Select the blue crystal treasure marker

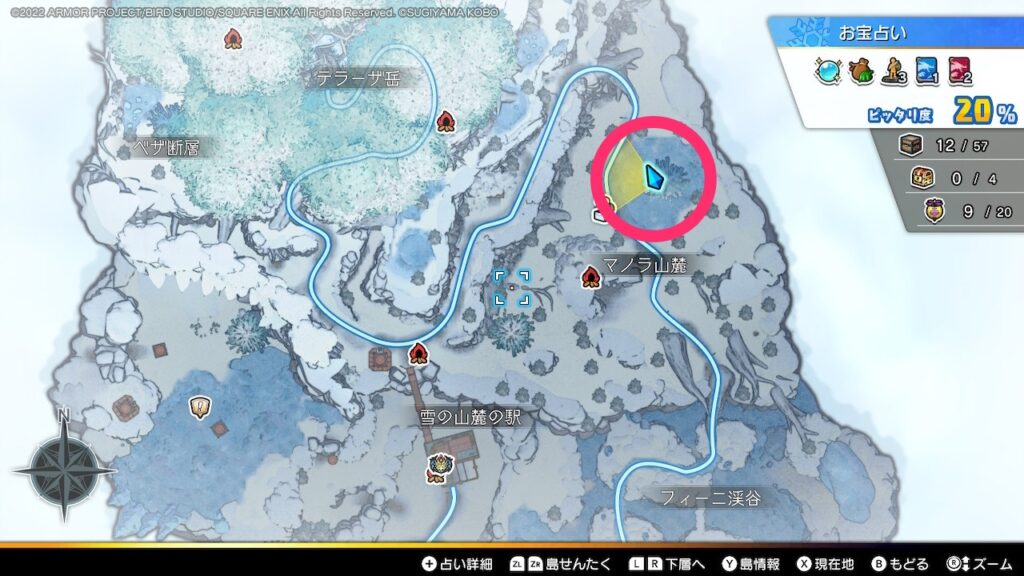click(x=654, y=177)
